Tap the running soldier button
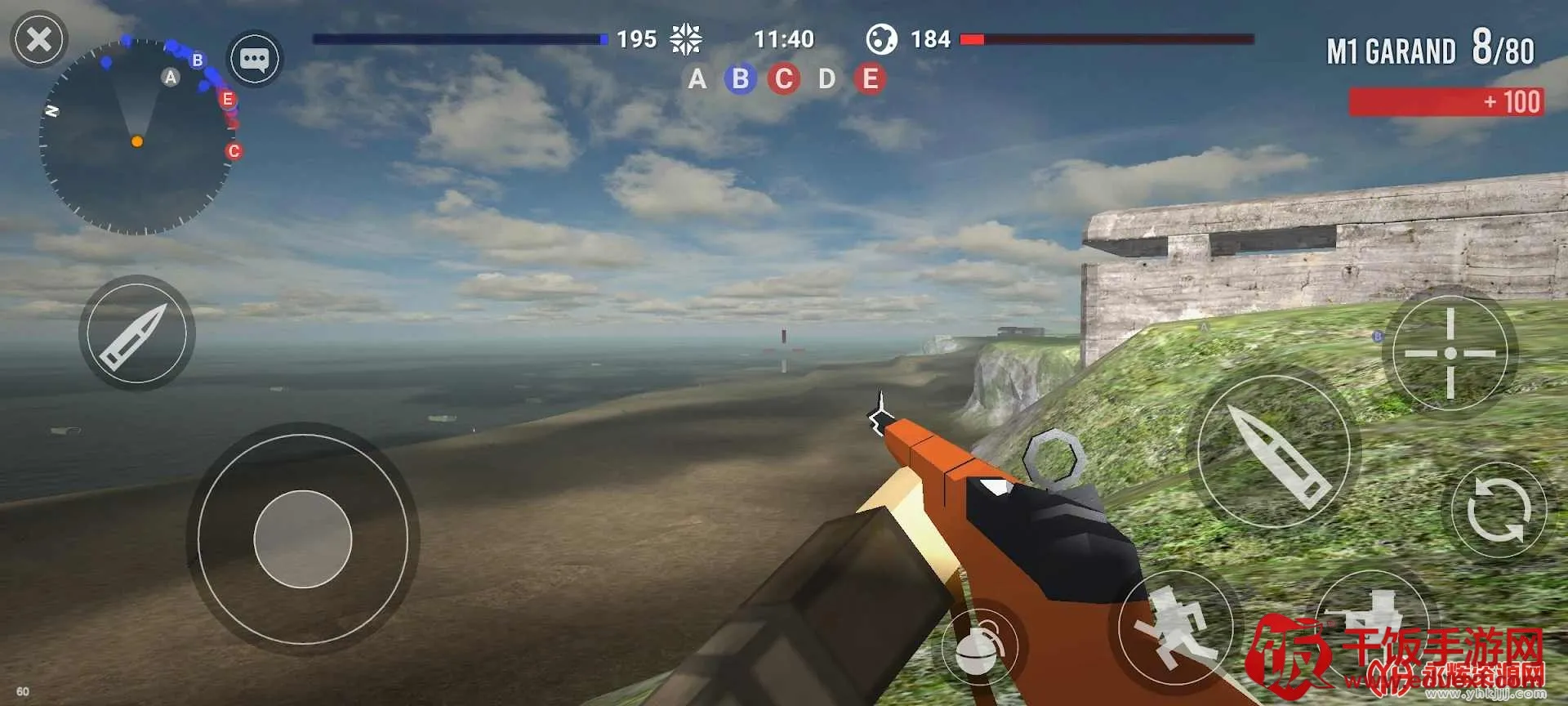 tap(1176, 629)
